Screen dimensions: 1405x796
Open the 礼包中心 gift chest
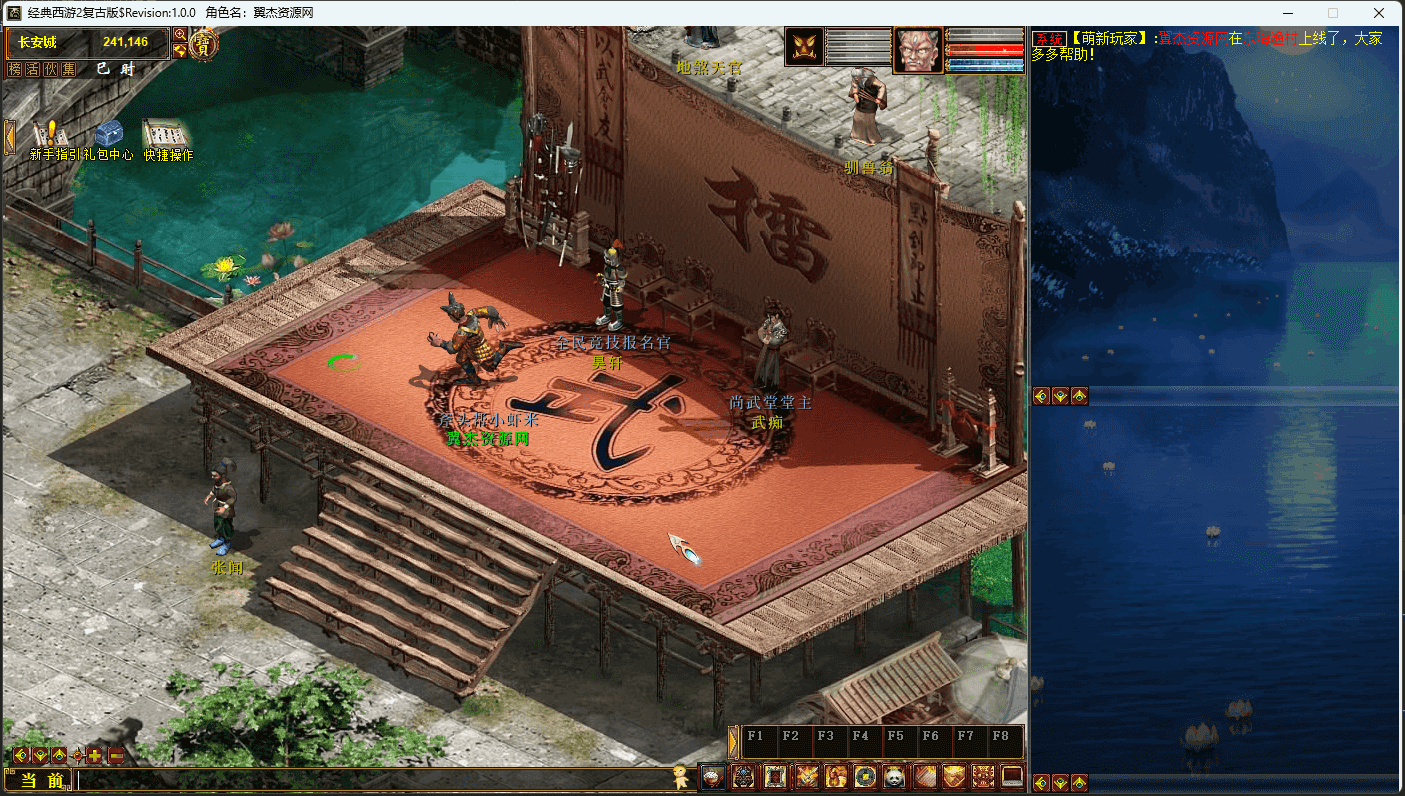108,136
